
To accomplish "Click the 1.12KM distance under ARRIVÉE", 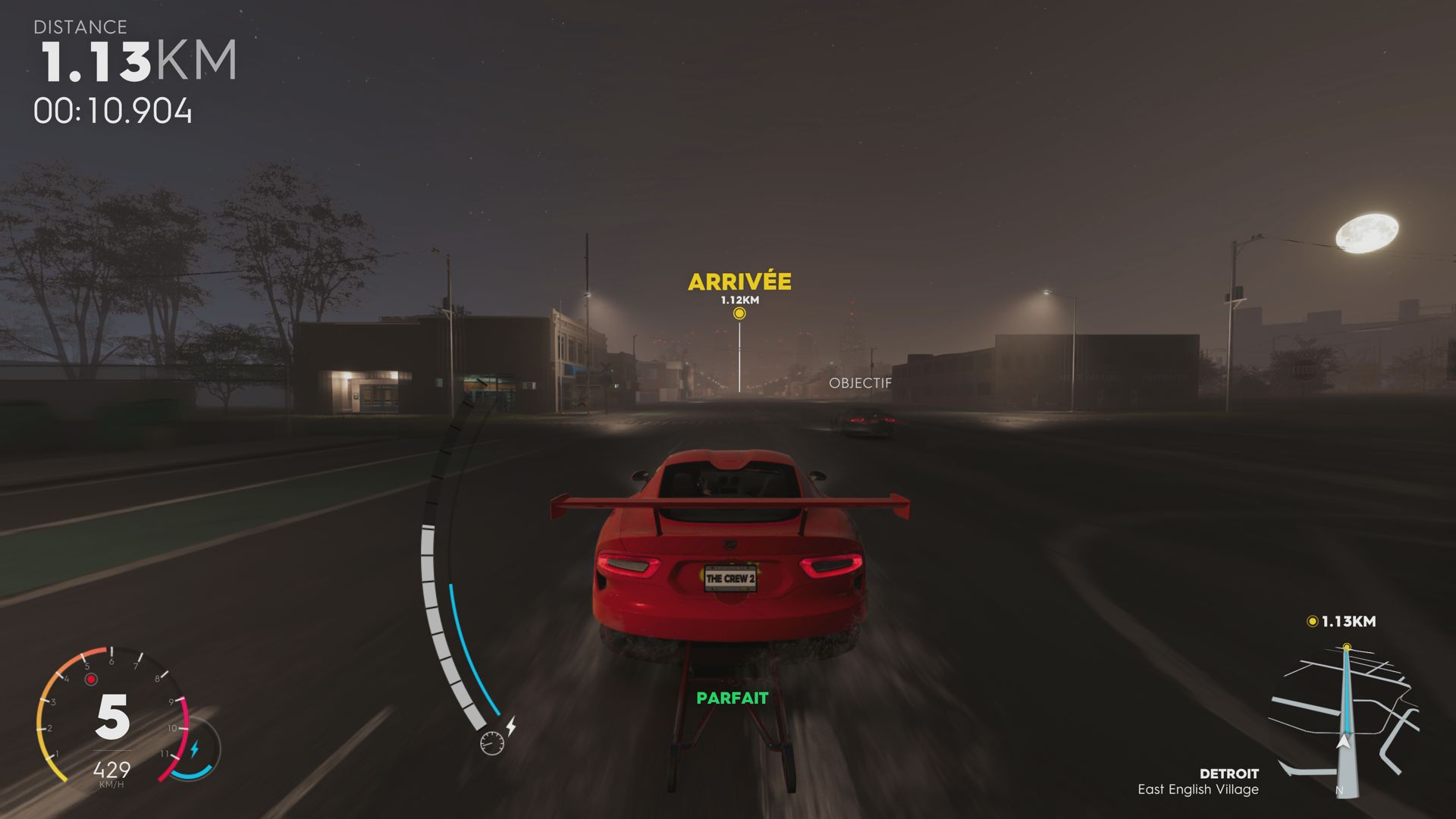I will point(739,300).
